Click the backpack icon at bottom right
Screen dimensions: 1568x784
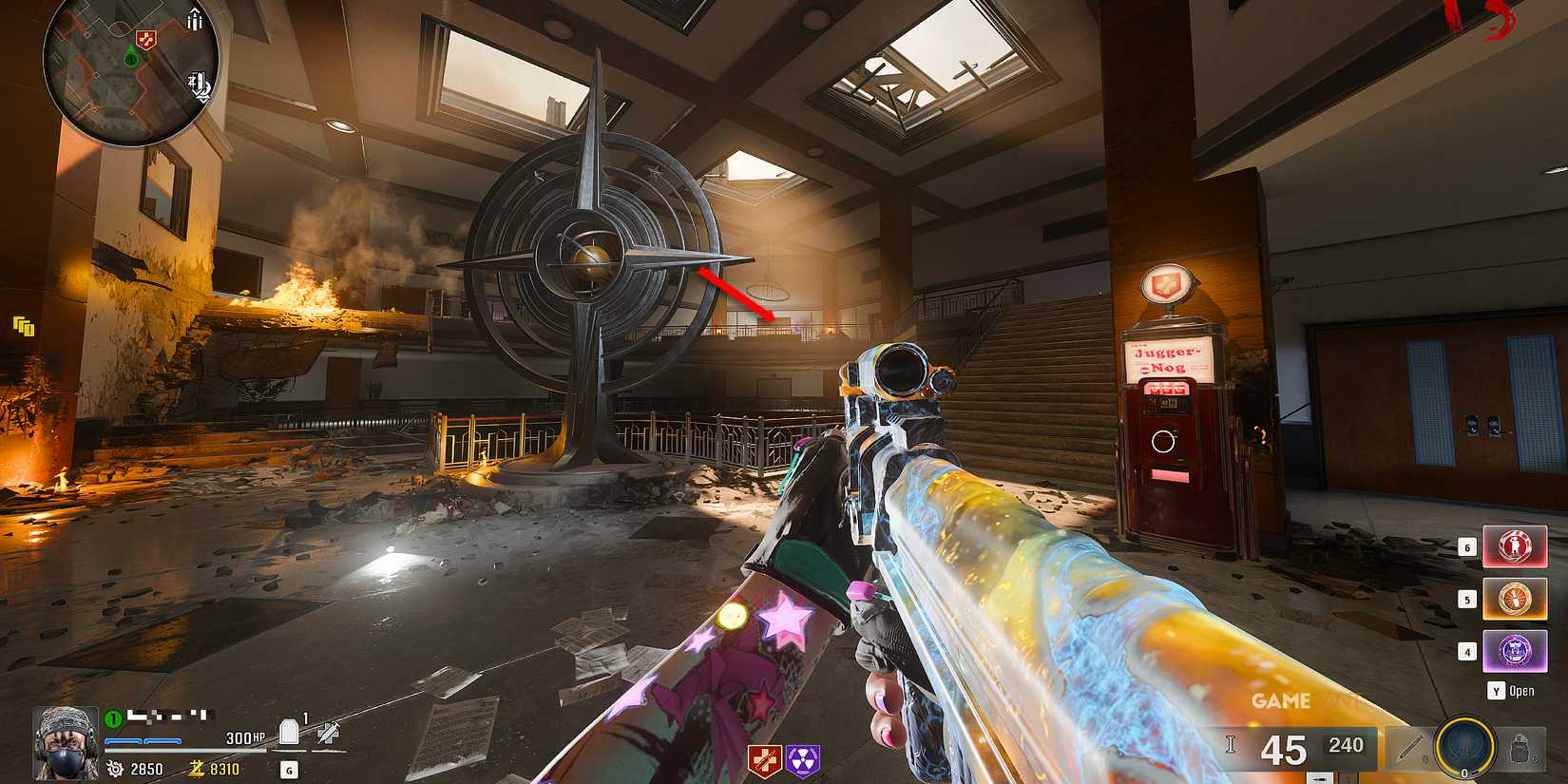(x=1520, y=748)
